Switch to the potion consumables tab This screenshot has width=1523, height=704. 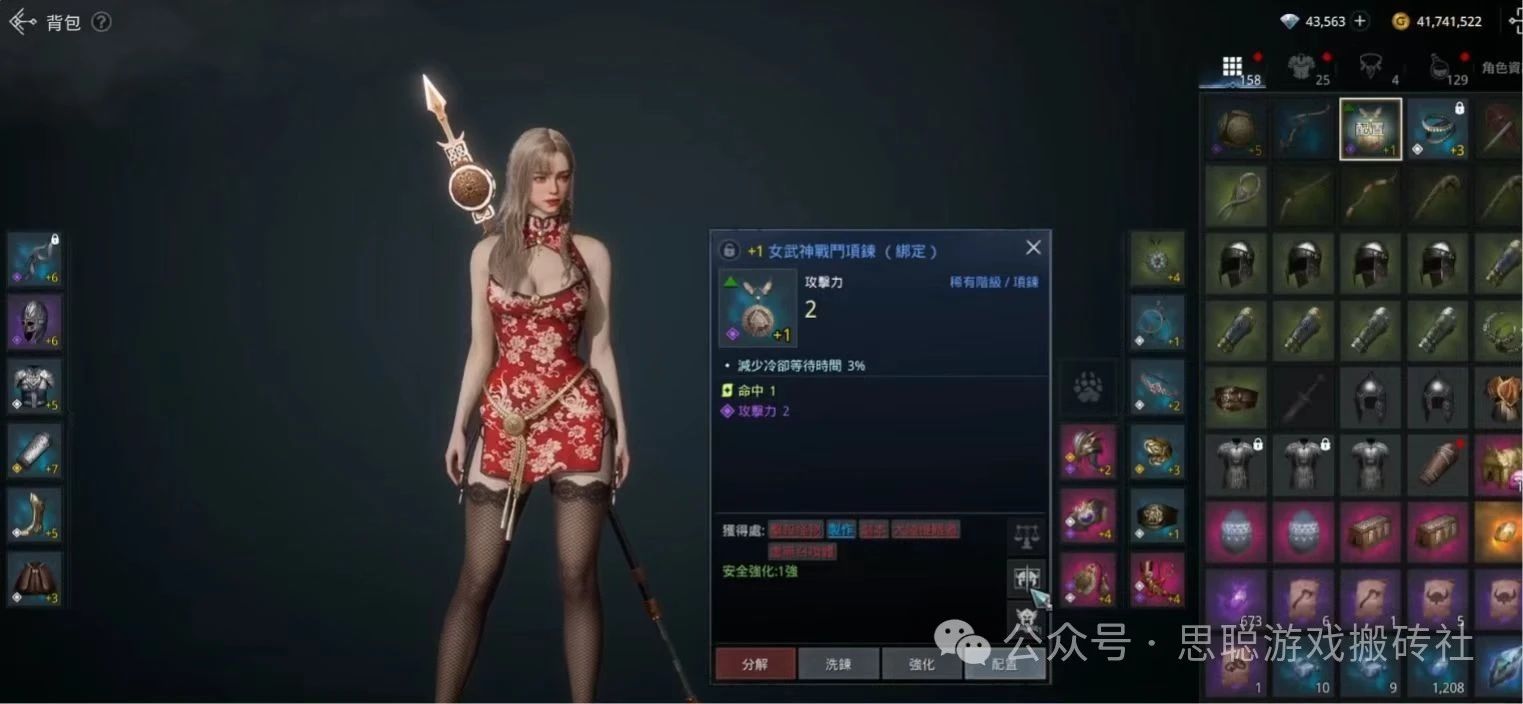click(x=1440, y=67)
